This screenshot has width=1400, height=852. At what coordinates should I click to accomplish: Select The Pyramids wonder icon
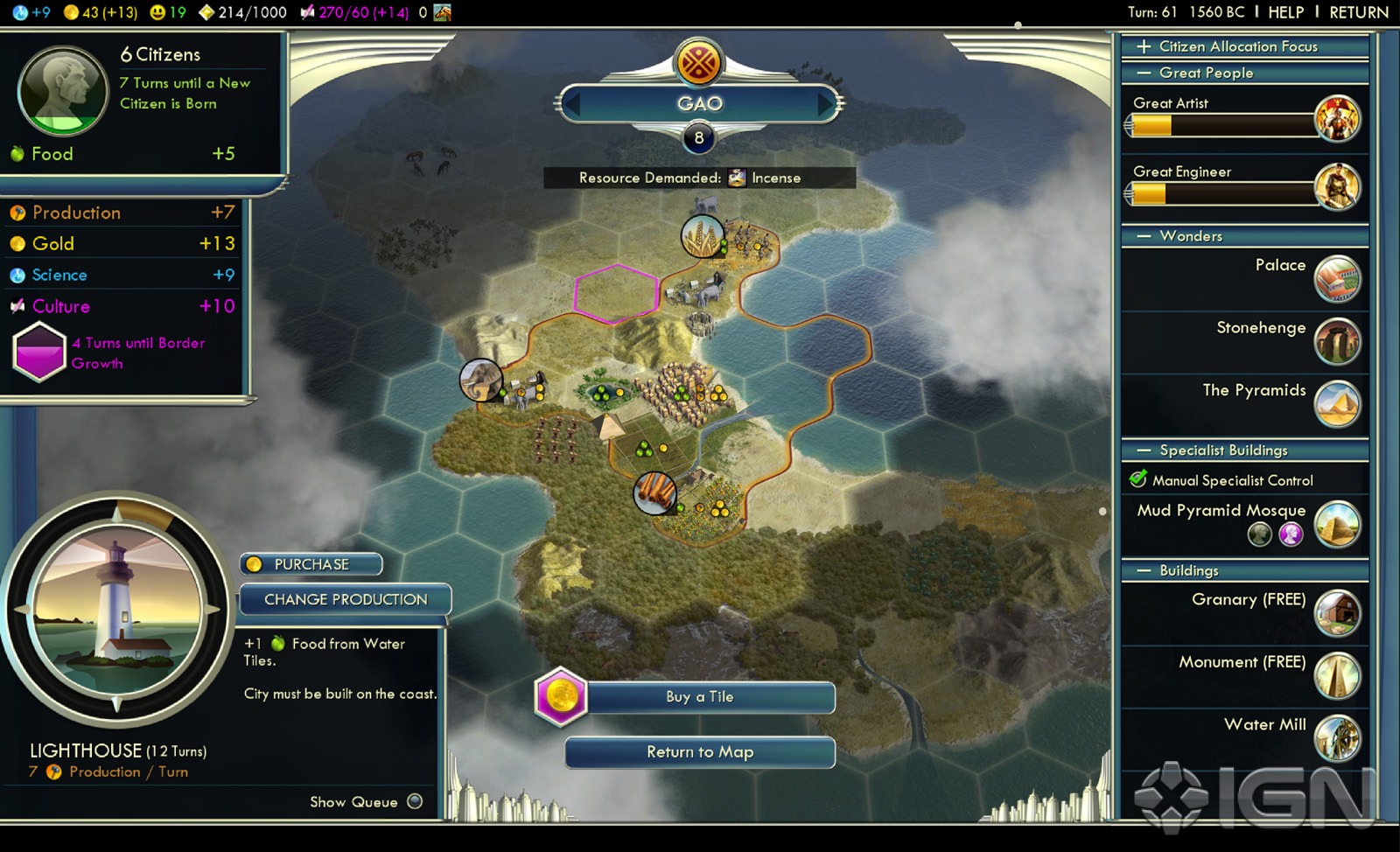tap(1337, 403)
